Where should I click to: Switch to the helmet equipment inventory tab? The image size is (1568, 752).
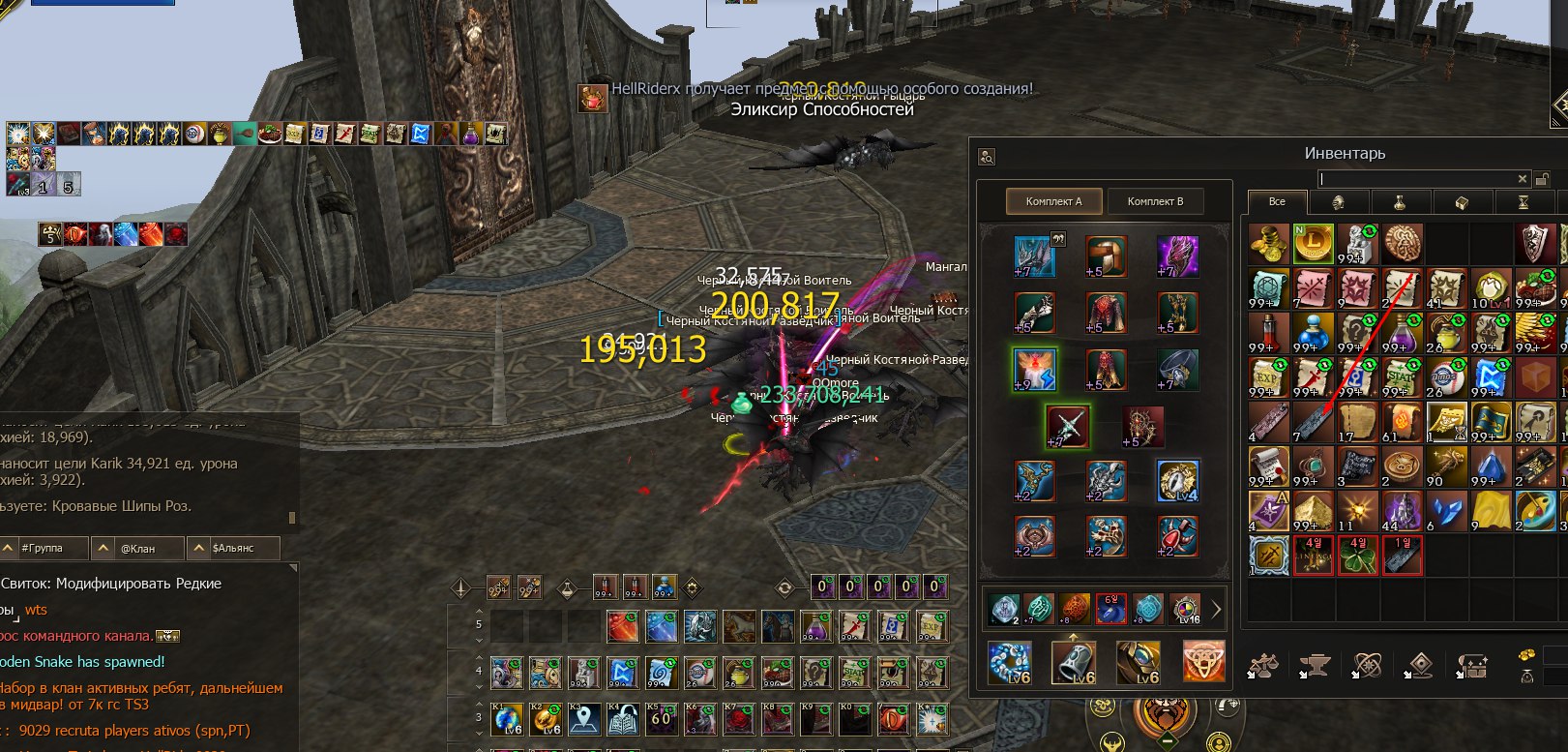coord(1339,202)
